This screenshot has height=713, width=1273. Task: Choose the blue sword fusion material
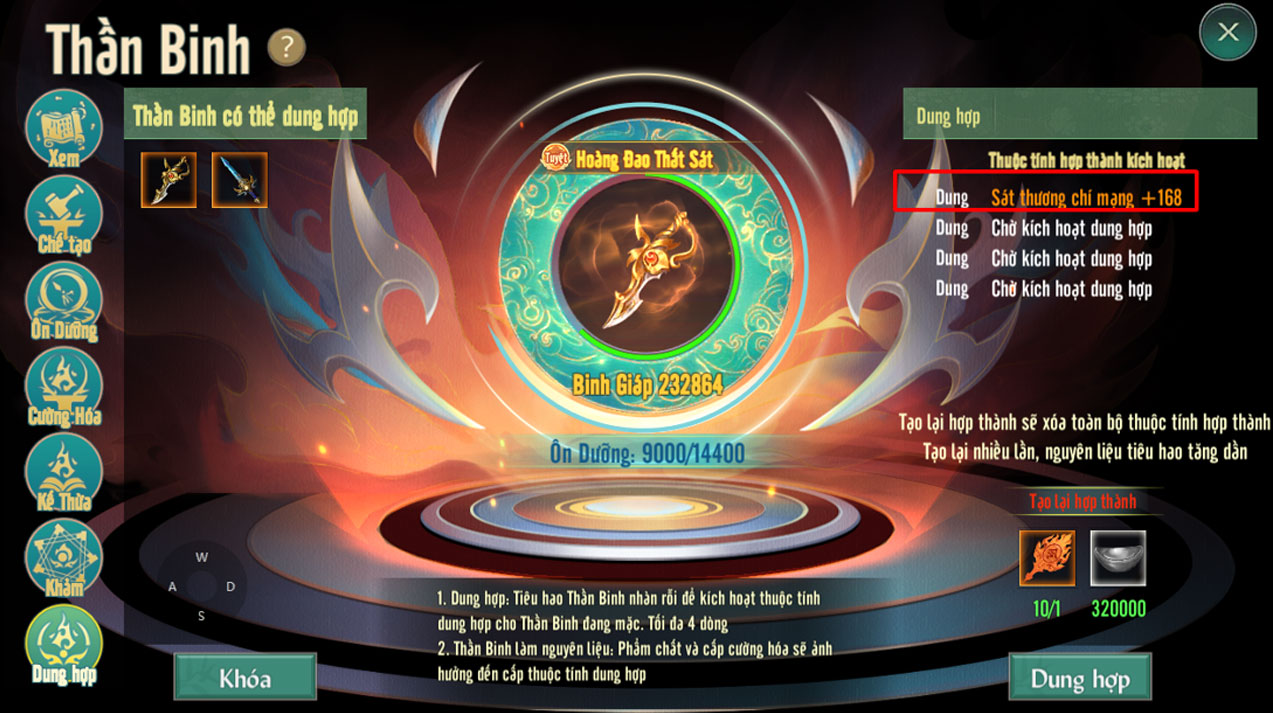click(x=239, y=180)
